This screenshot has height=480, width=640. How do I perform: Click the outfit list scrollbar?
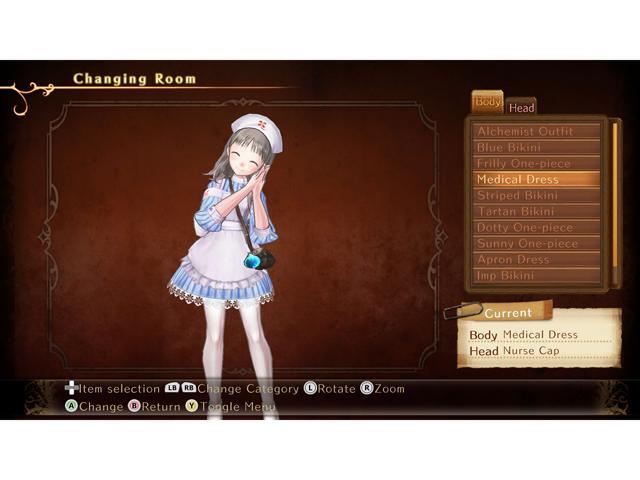(615, 200)
